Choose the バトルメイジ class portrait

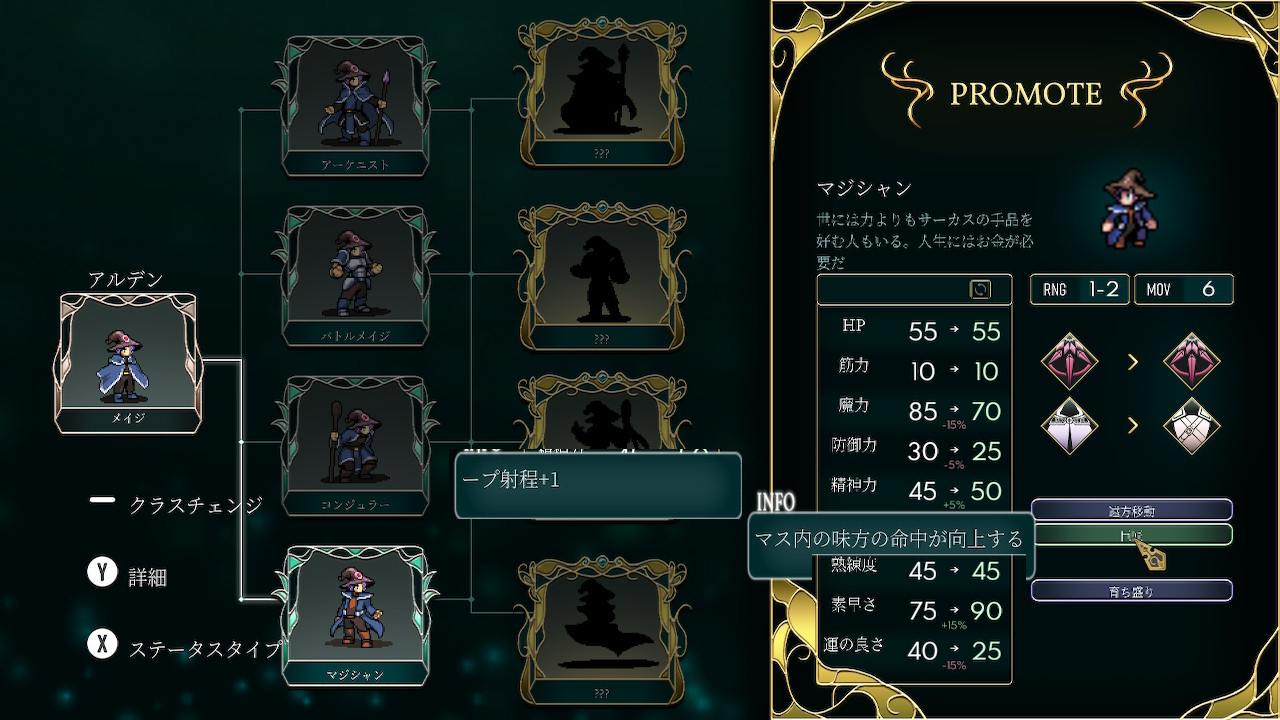(355, 275)
